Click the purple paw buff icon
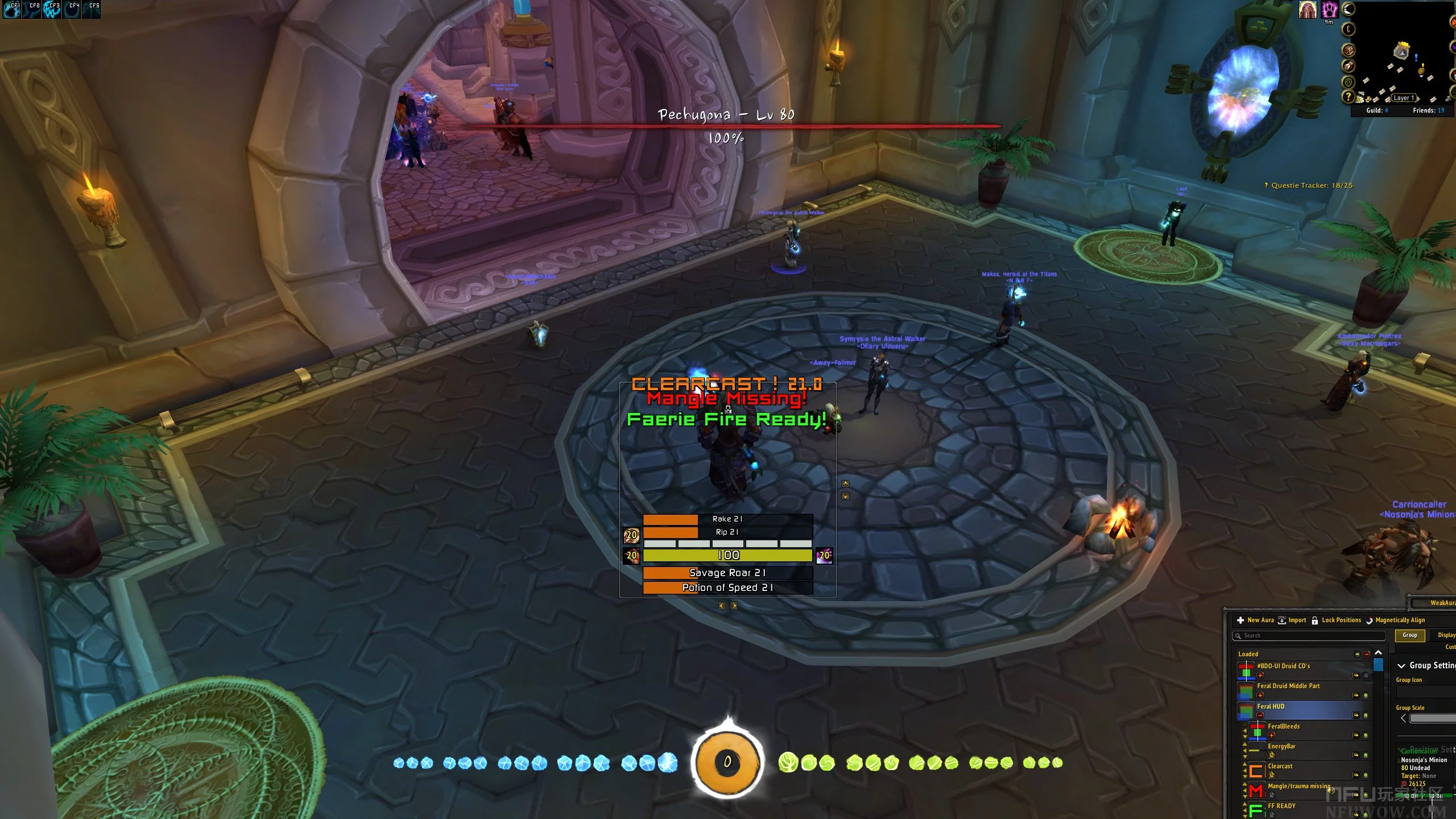This screenshot has width=1456, height=819. [1329, 10]
